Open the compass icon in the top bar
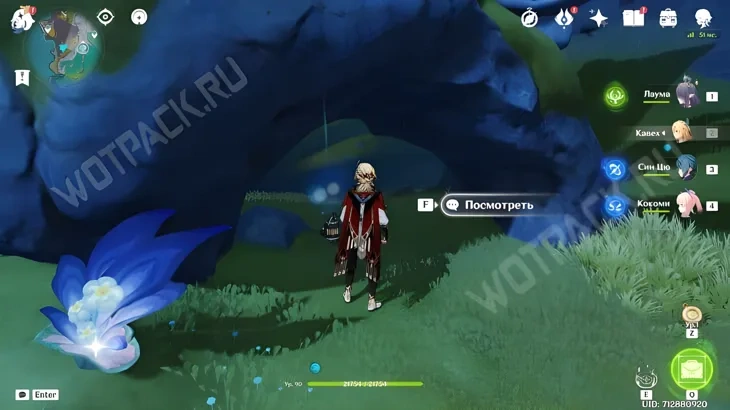 [530, 18]
